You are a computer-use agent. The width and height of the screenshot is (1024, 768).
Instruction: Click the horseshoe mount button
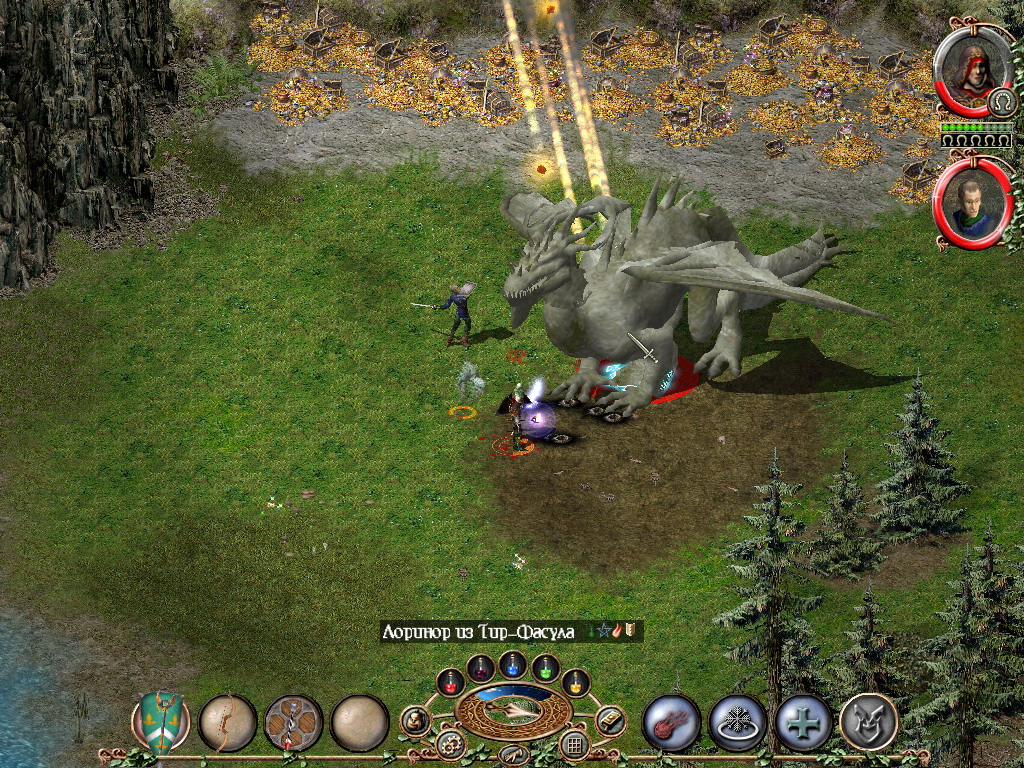[x=1001, y=103]
